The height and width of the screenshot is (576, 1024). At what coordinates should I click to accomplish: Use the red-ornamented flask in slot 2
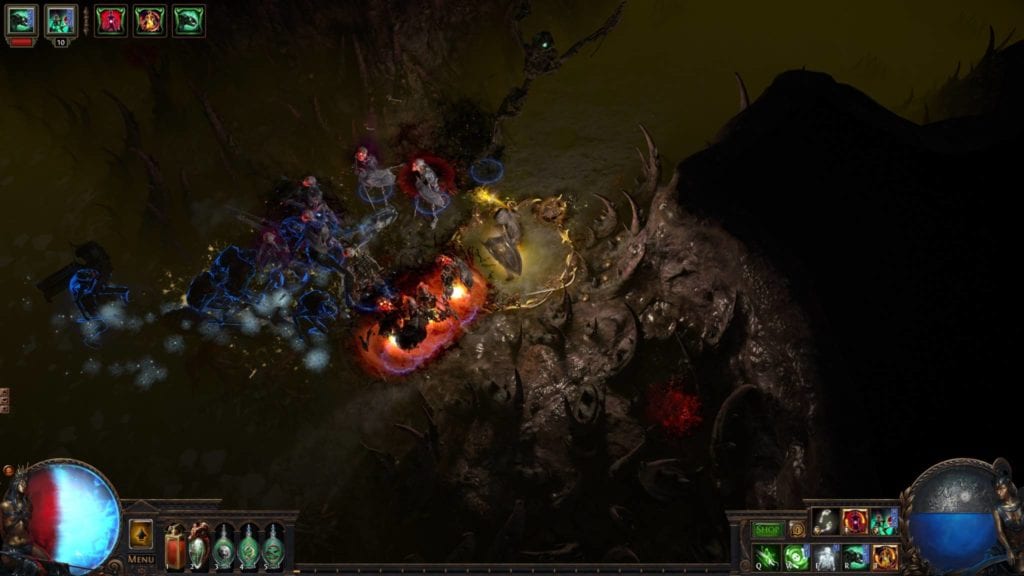[x=199, y=548]
